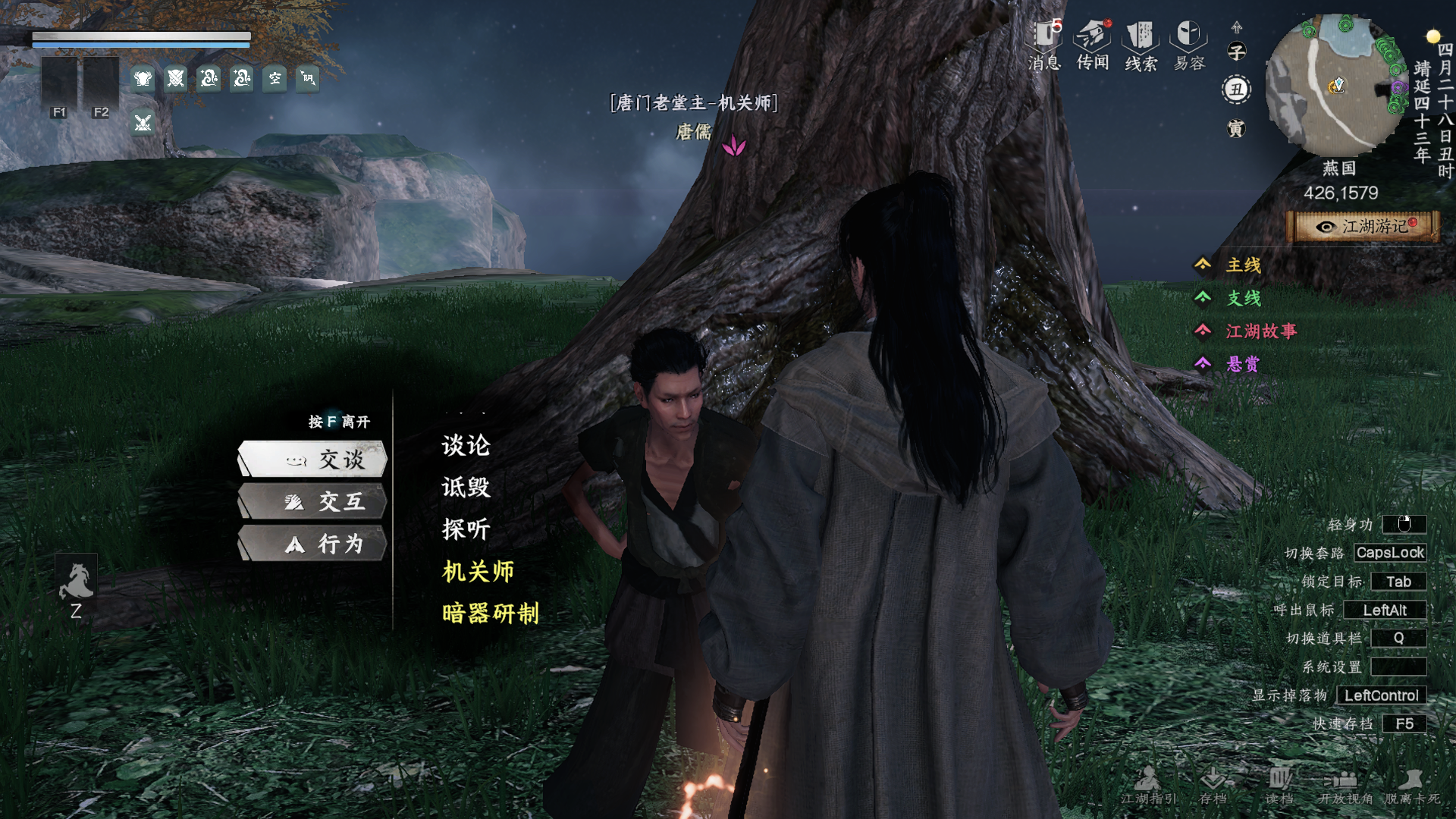Choose the 诋毁 slander option
The height and width of the screenshot is (819, 1456).
[x=466, y=487]
